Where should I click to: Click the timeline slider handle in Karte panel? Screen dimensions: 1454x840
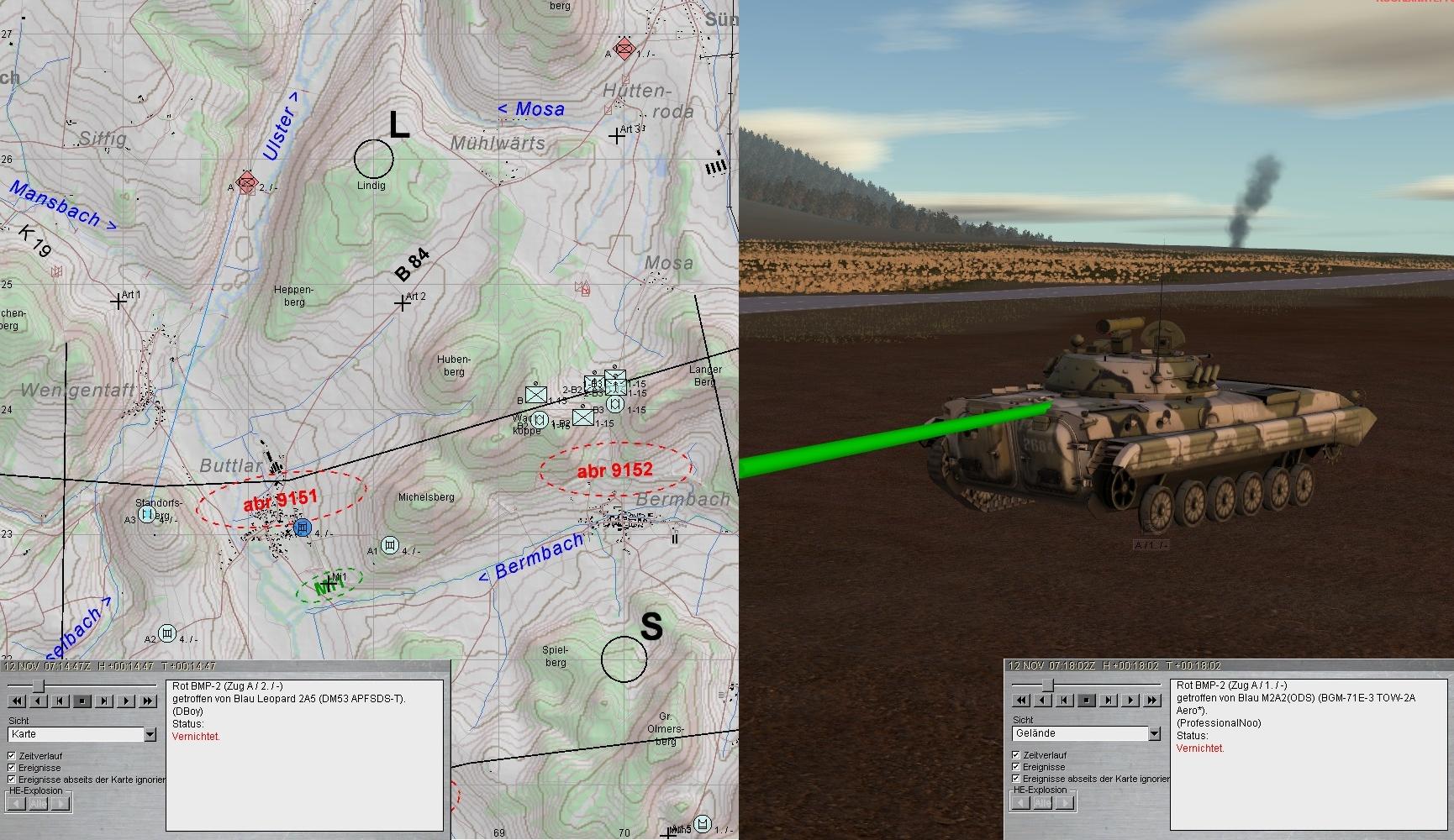click(38, 685)
